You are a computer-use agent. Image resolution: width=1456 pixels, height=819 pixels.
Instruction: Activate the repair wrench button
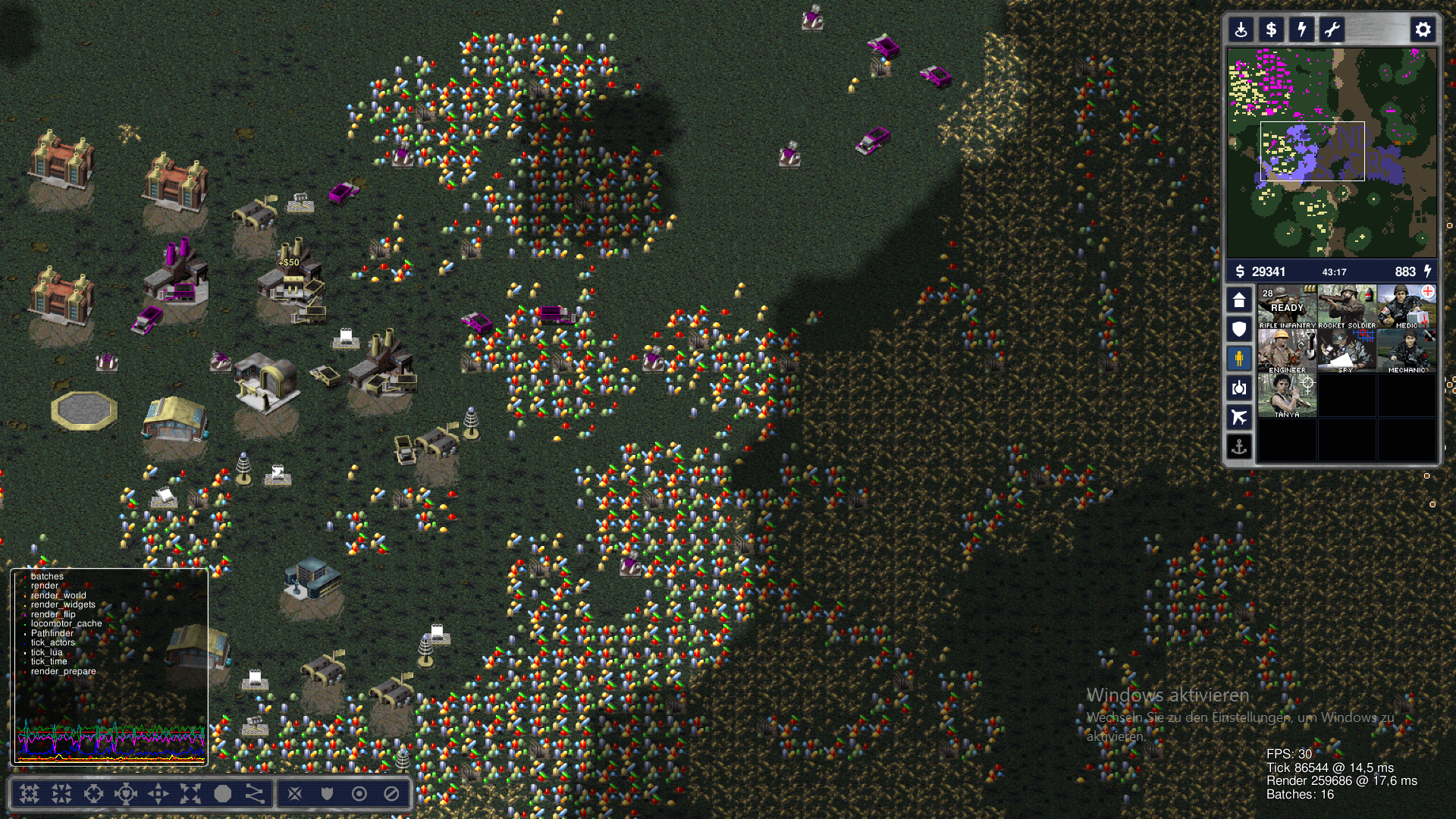tap(1332, 30)
